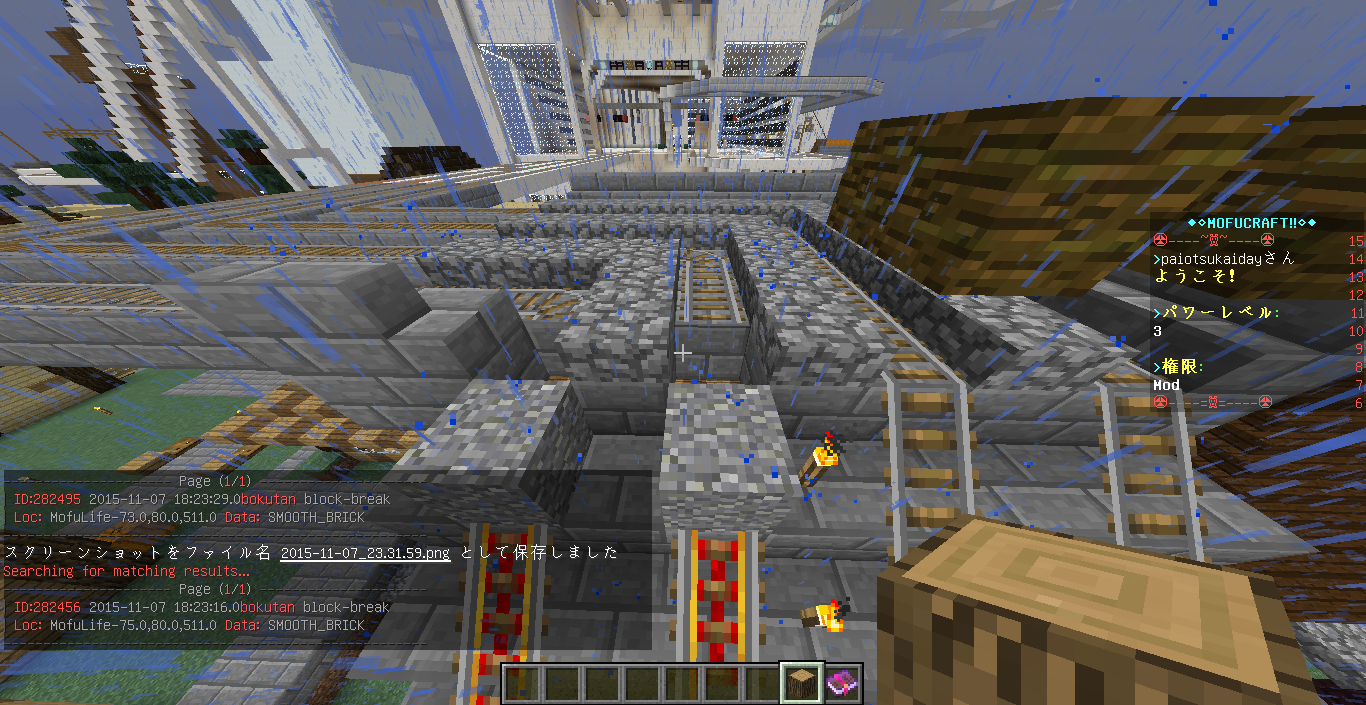Select the oak log hotbar slot
This screenshot has width=1366, height=705.
802,684
